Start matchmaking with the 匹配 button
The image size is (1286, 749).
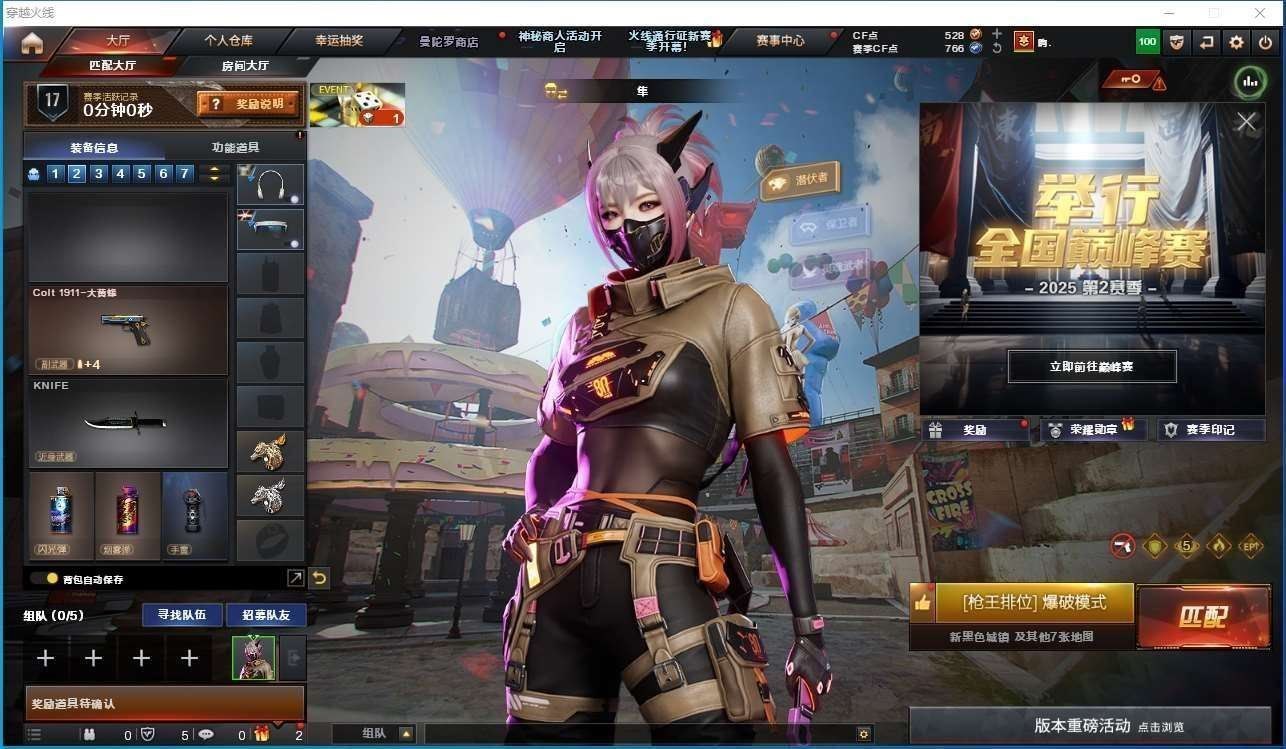click(1202, 616)
